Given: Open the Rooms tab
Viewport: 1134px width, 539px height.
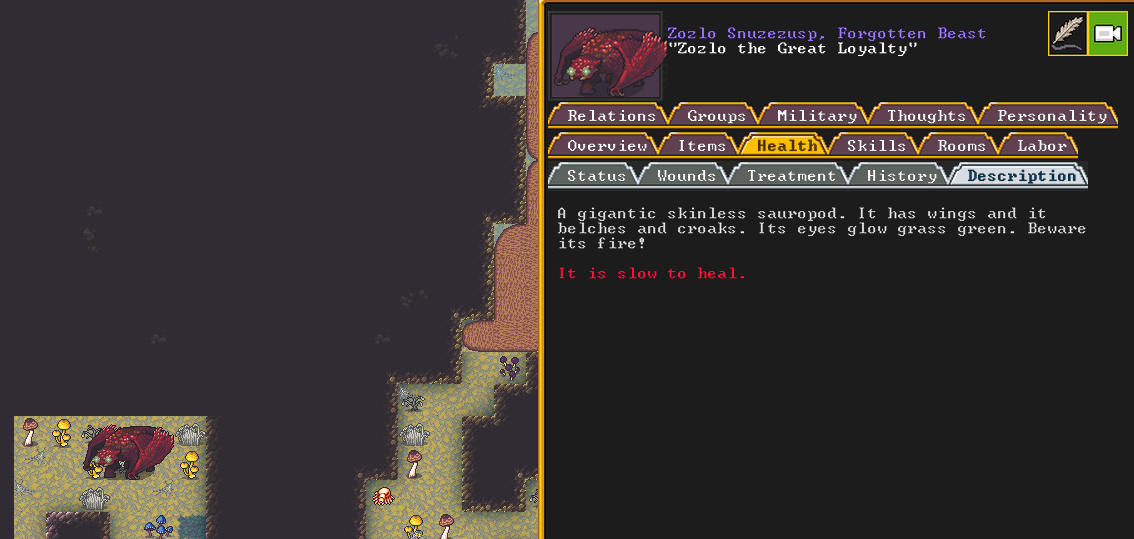Looking at the screenshot, I should click(x=961, y=146).
